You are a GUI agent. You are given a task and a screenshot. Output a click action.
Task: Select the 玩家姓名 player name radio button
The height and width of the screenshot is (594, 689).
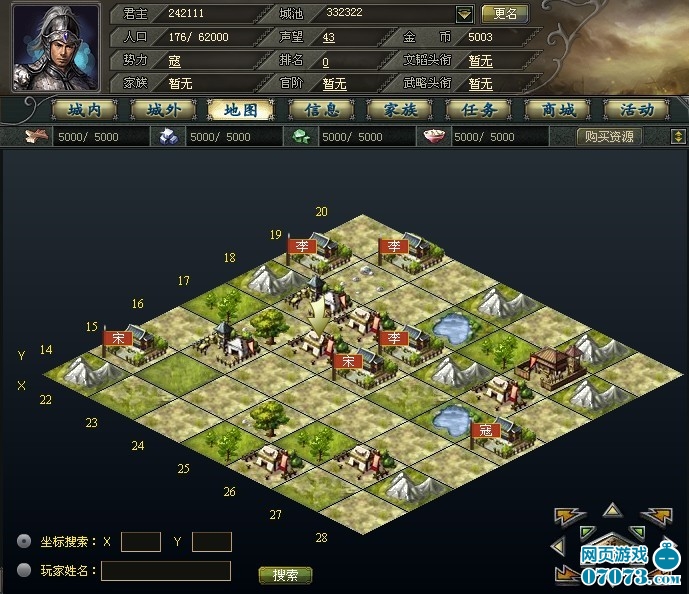[24, 571]
